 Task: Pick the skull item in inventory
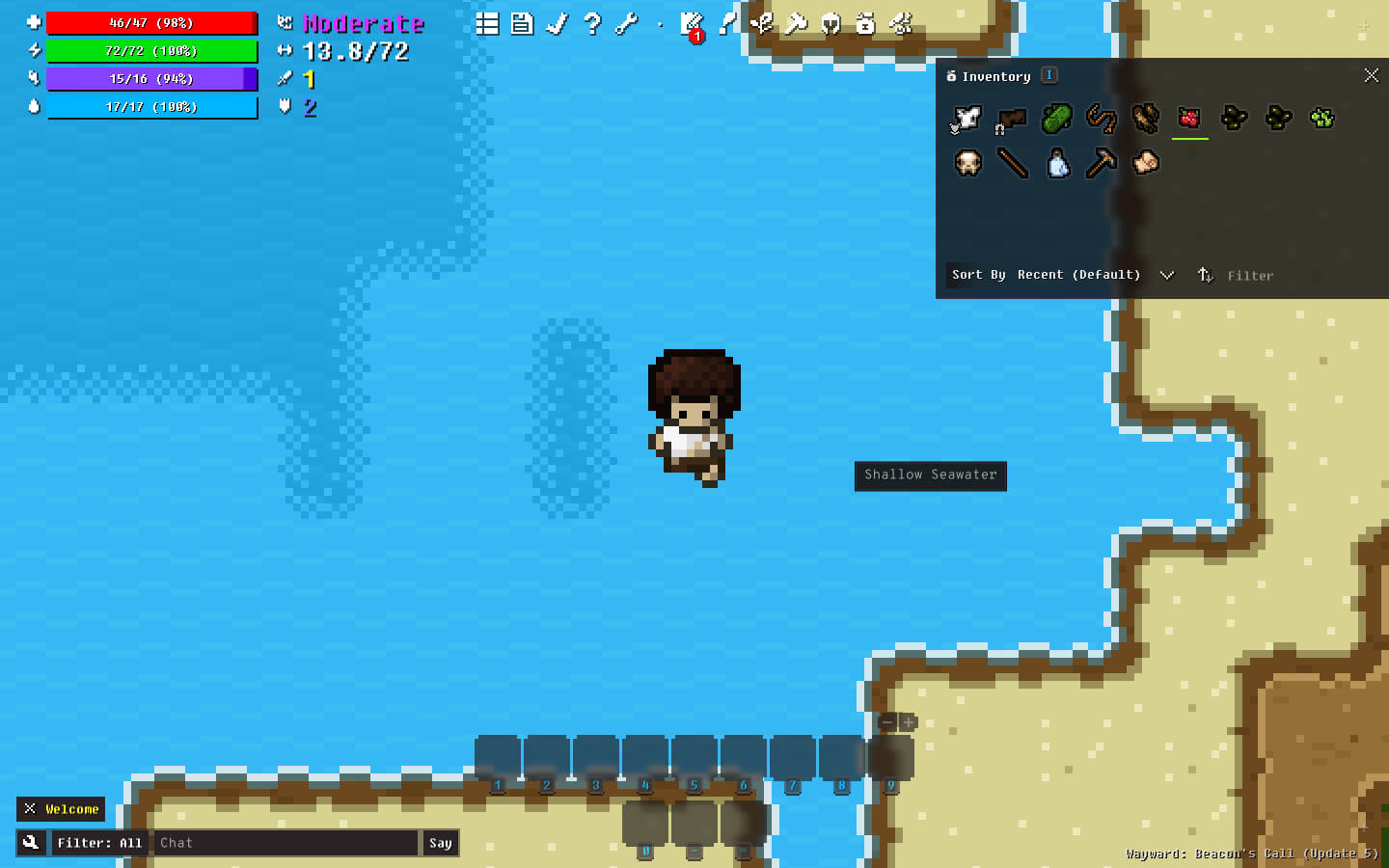(967, 163)
